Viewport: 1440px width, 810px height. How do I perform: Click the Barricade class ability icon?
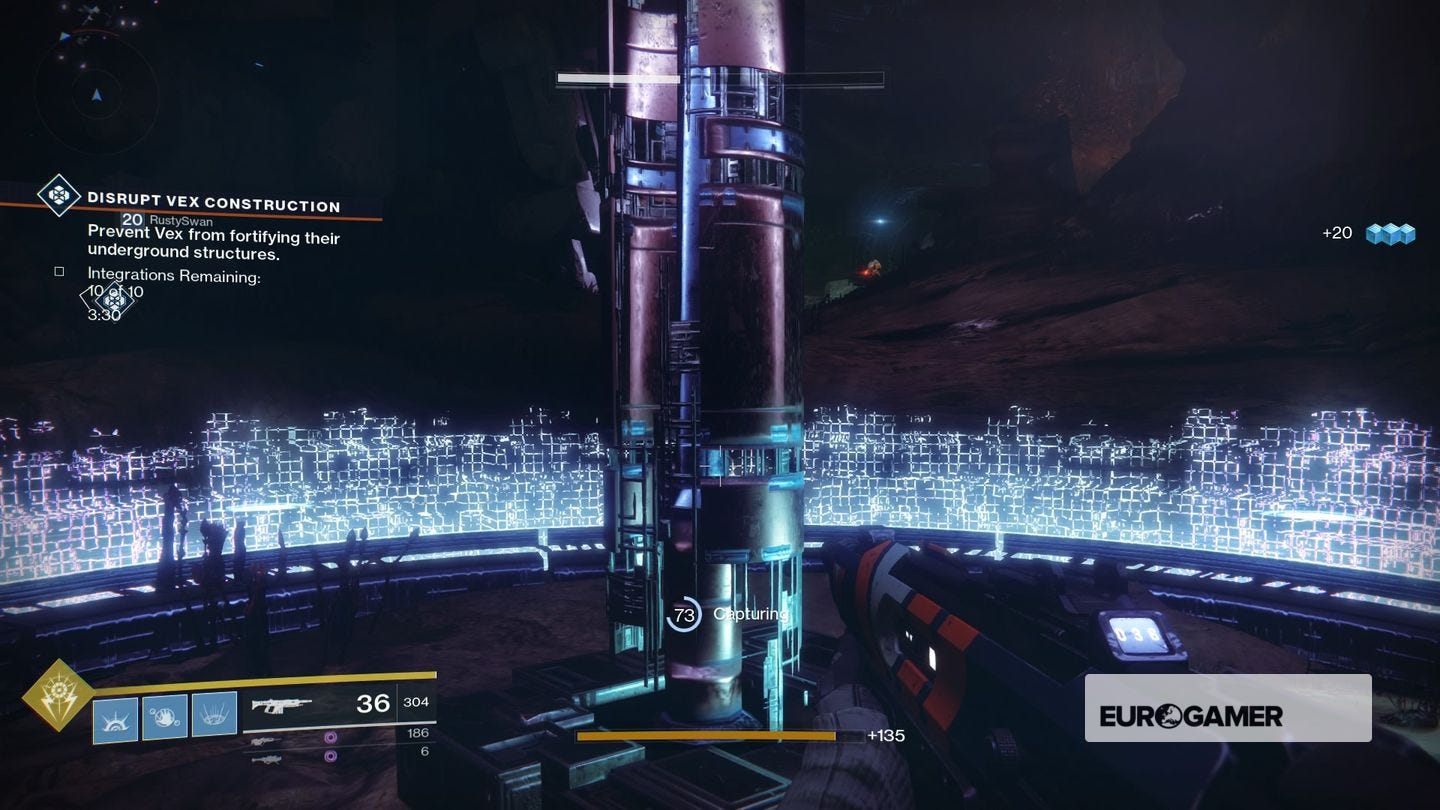coord(115,717)
